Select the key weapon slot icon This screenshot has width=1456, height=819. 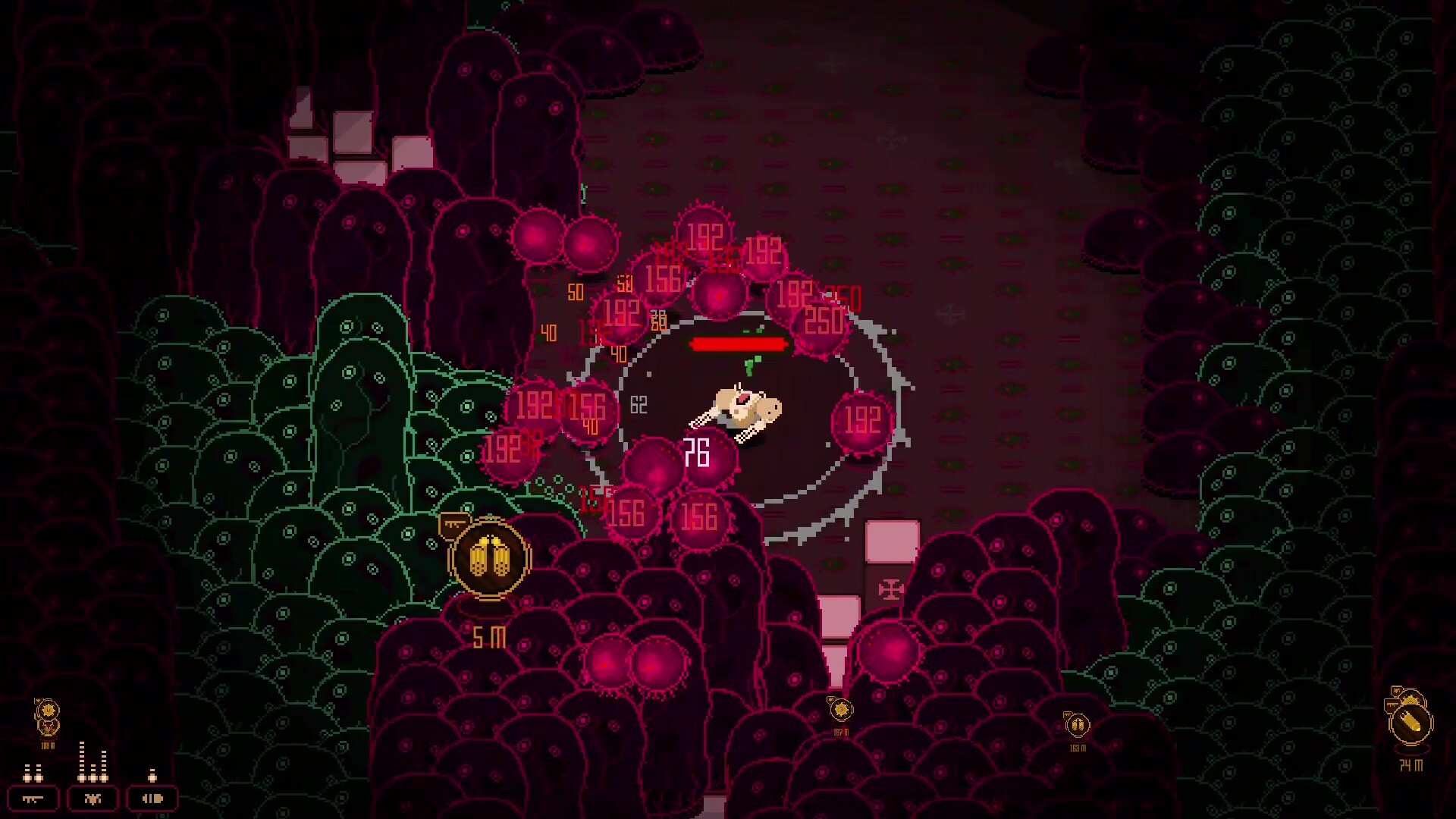coord(32,798)
